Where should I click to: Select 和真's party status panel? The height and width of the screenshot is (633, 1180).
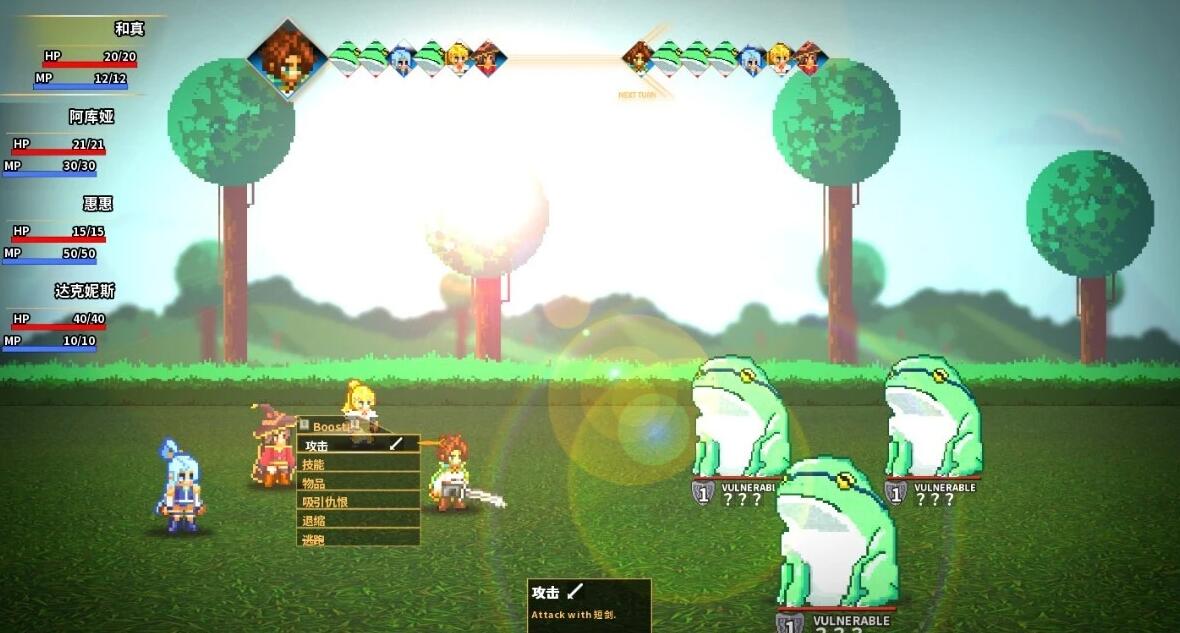click(x=85, y=57)
